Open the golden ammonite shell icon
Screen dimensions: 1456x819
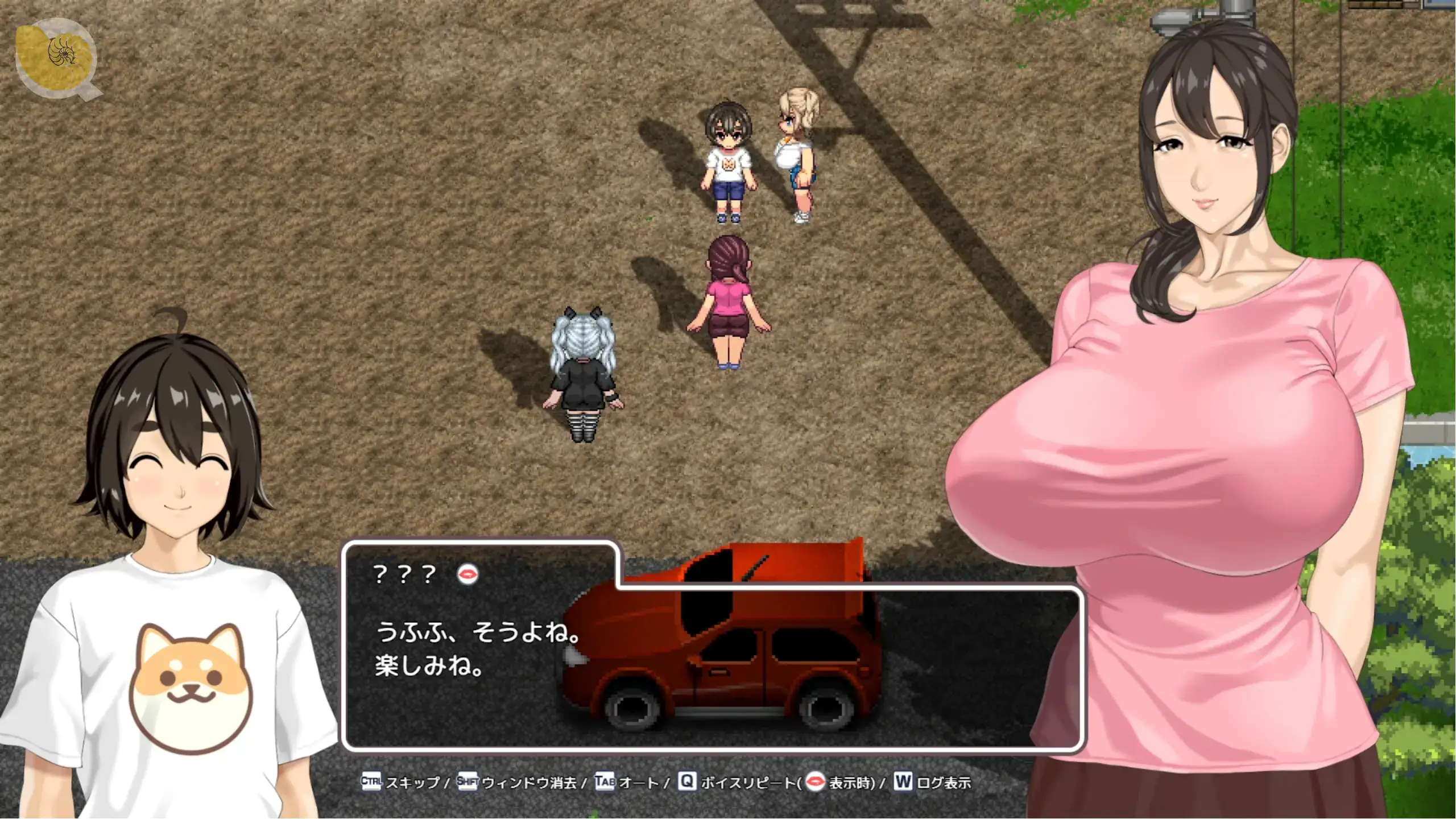pos(57,57)
